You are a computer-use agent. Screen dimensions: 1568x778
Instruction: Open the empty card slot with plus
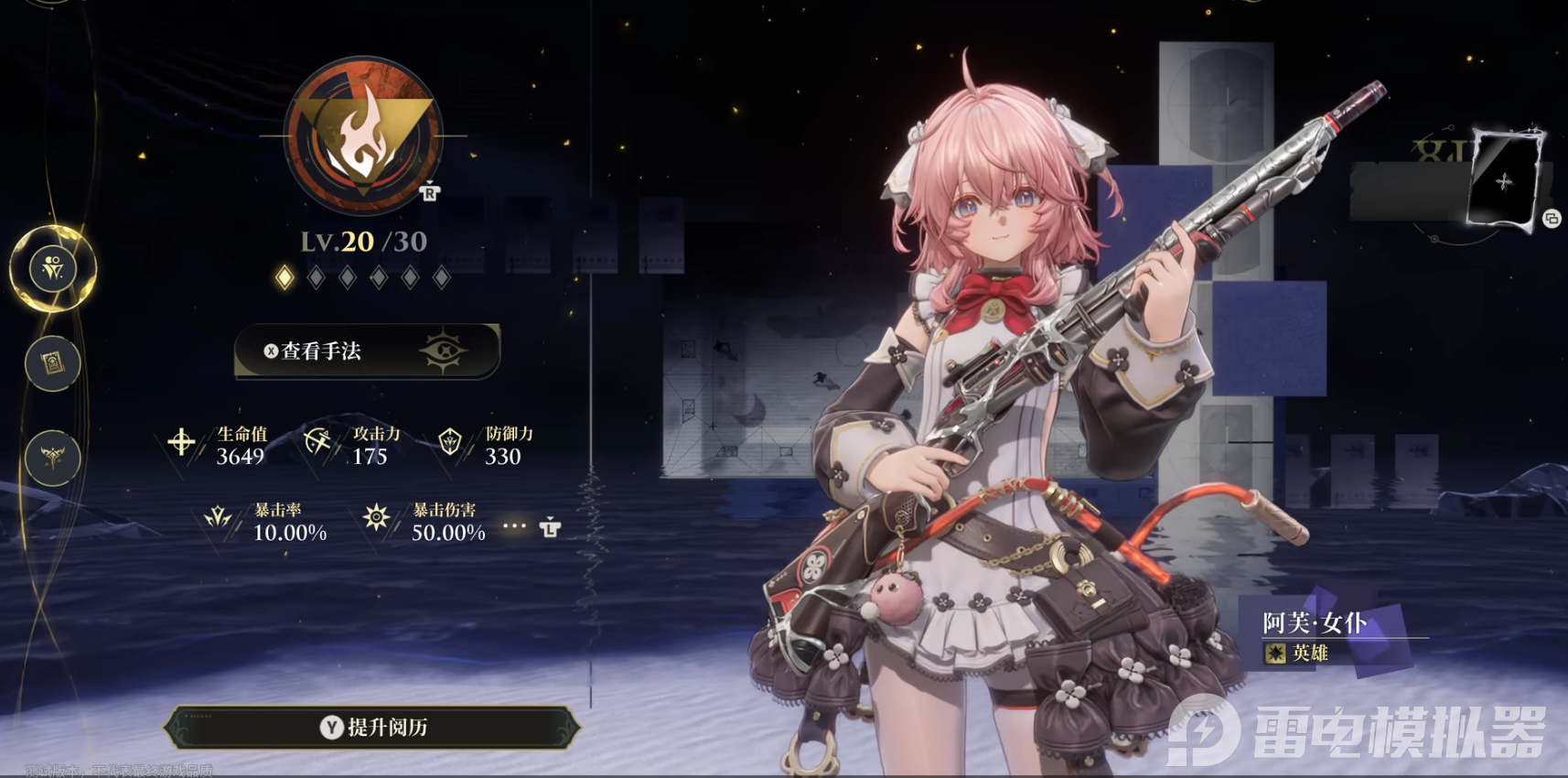1503,181
